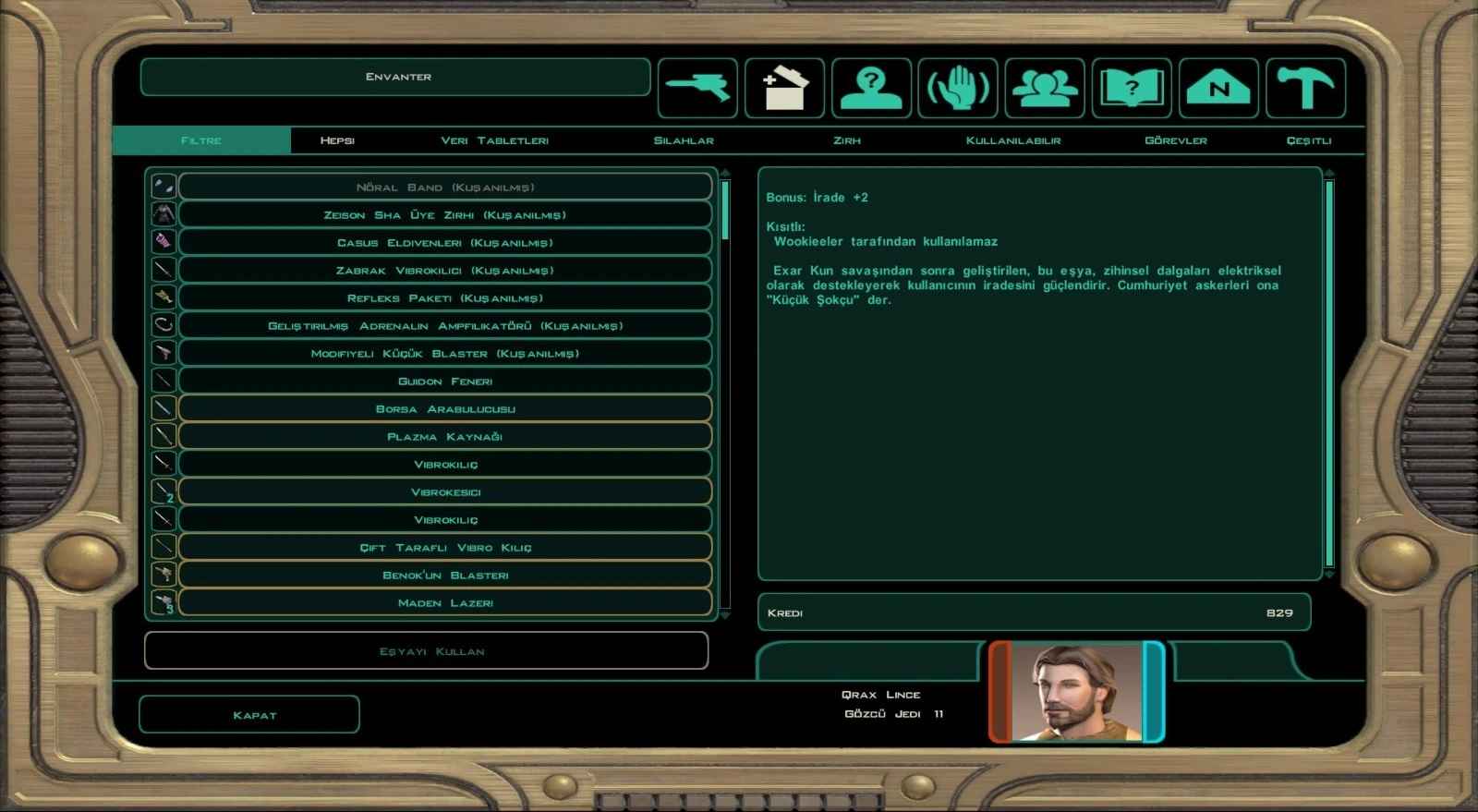Open the equipment screen blaster icon
1478x812 pixels.
[x=697, y=89]
